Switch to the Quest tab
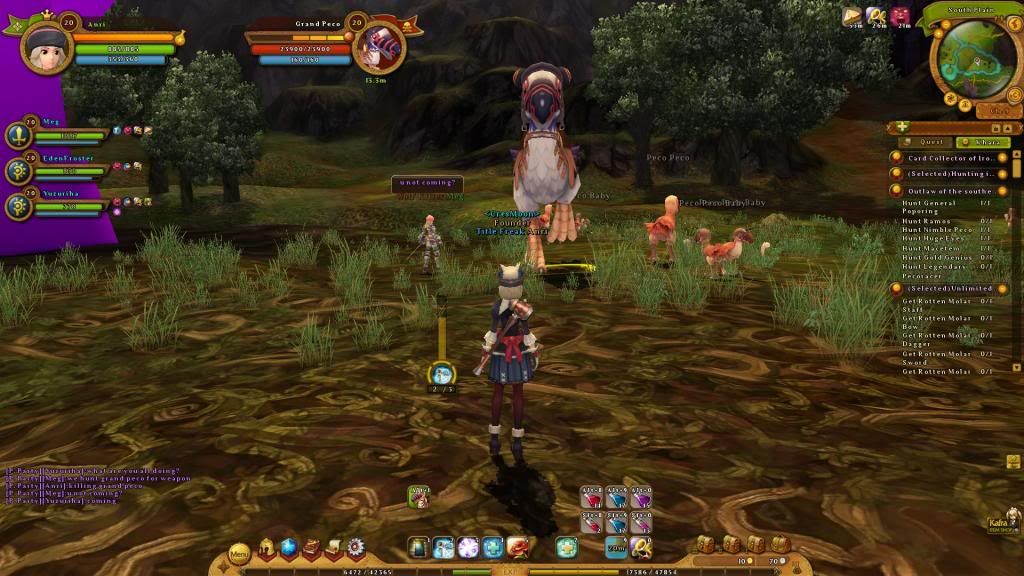This screenshot has height=576, width=1024. (930, 142)
